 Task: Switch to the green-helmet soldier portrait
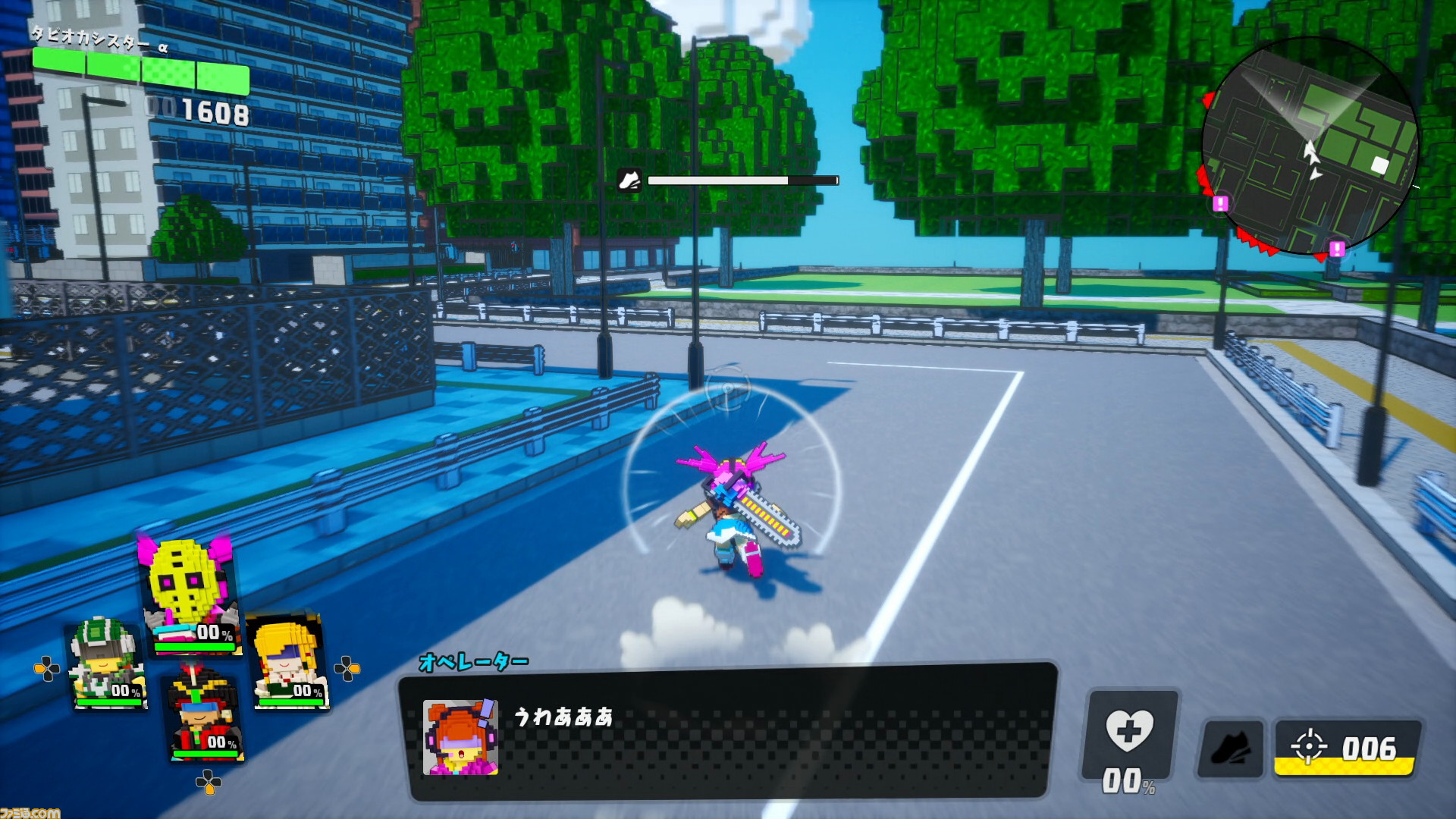[106, 664]
